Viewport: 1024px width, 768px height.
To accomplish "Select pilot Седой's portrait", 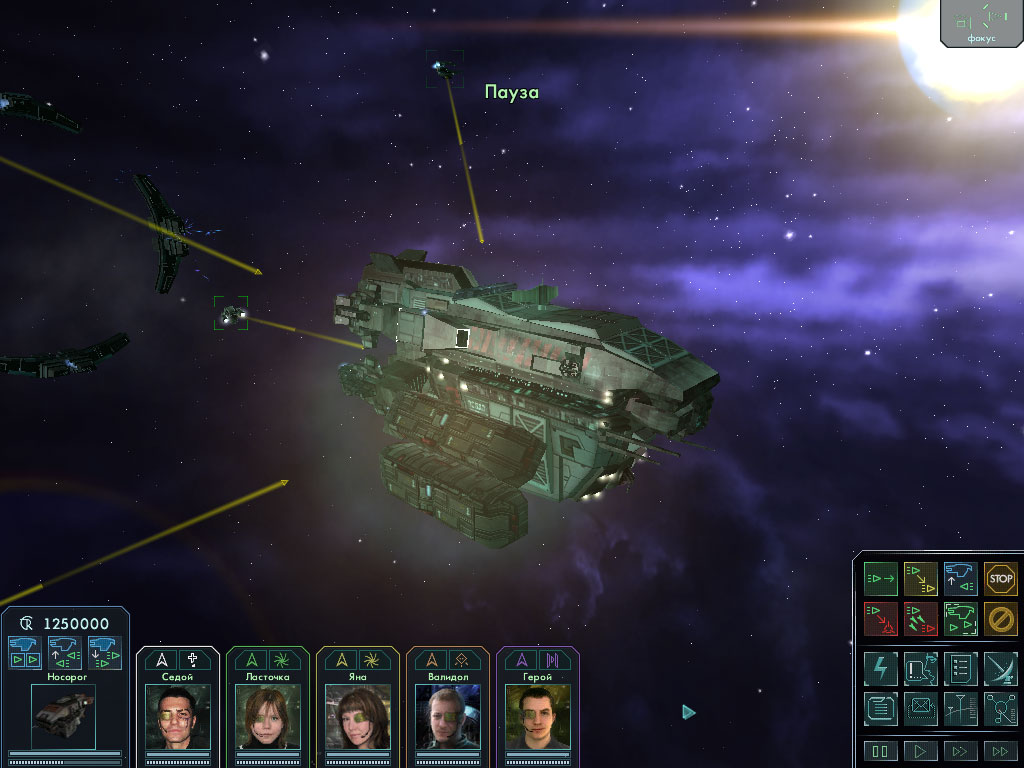I will tap(178, 716).
